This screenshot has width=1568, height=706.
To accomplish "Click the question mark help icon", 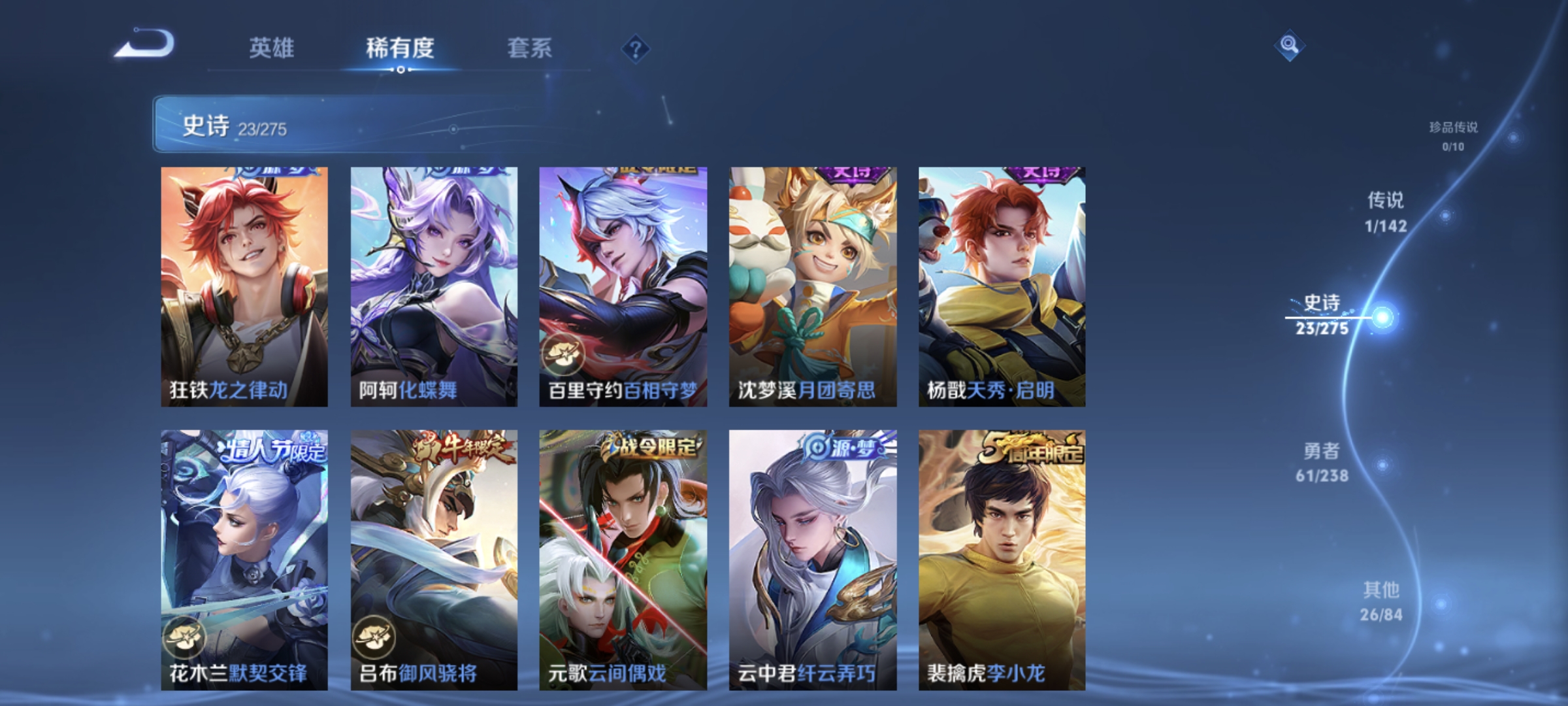I will pyautogui.click(x=636, y=47).
